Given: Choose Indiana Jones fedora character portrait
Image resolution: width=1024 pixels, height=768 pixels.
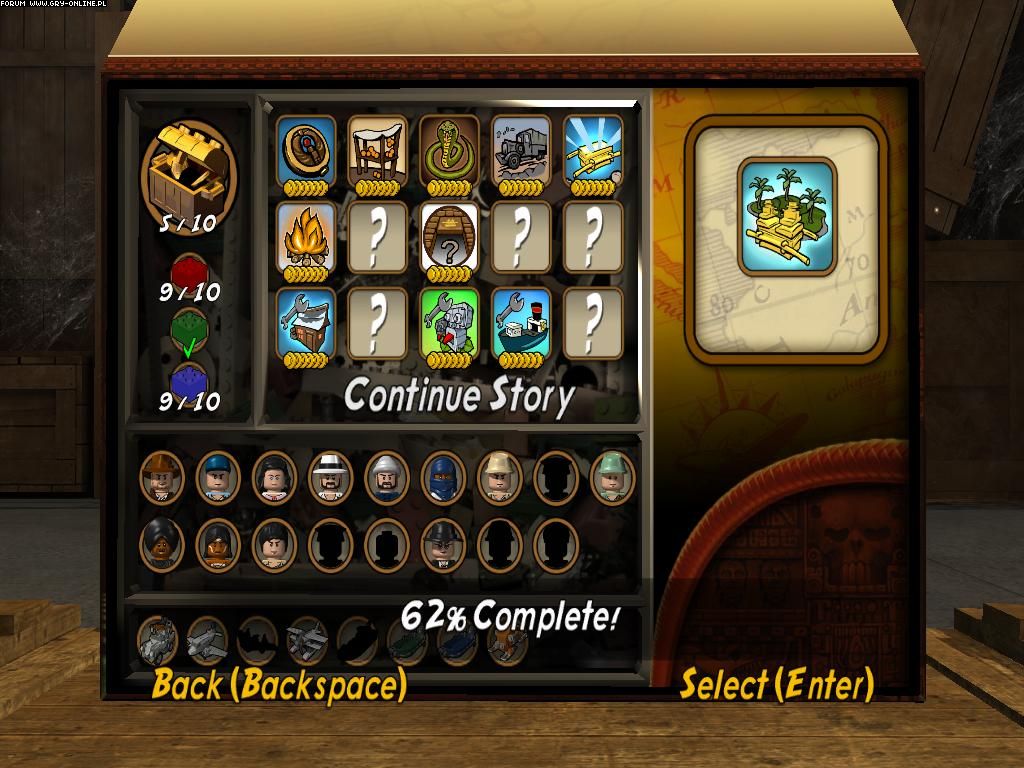Looking at the screenshot, I should [162, 476].
